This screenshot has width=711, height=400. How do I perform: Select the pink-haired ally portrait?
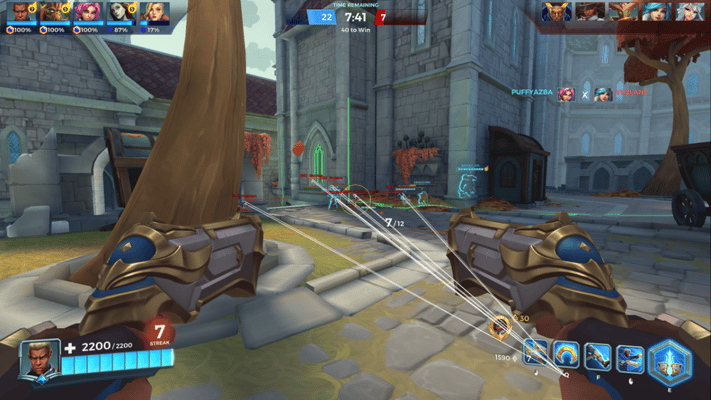coord(86,13)
